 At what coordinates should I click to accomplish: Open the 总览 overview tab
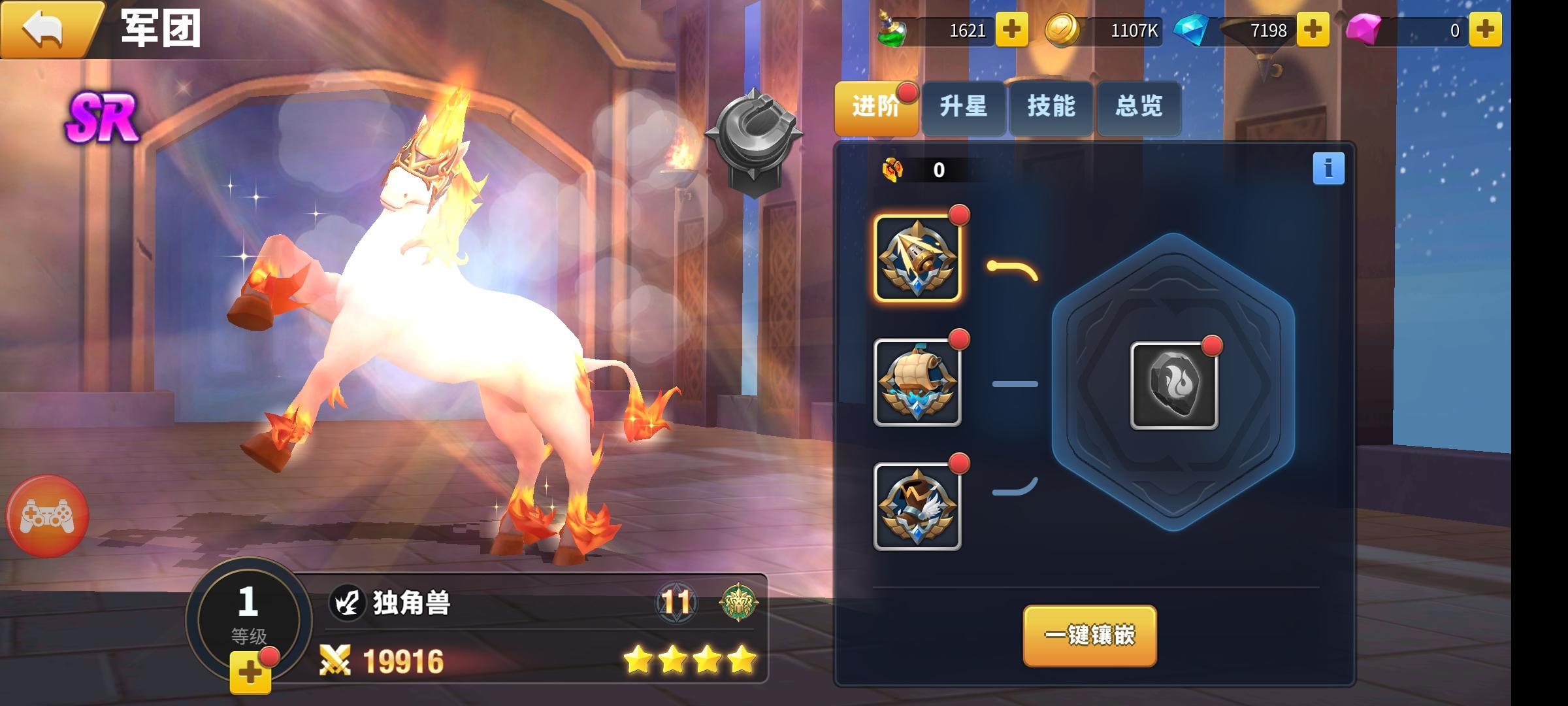[x=1138, y=109]
